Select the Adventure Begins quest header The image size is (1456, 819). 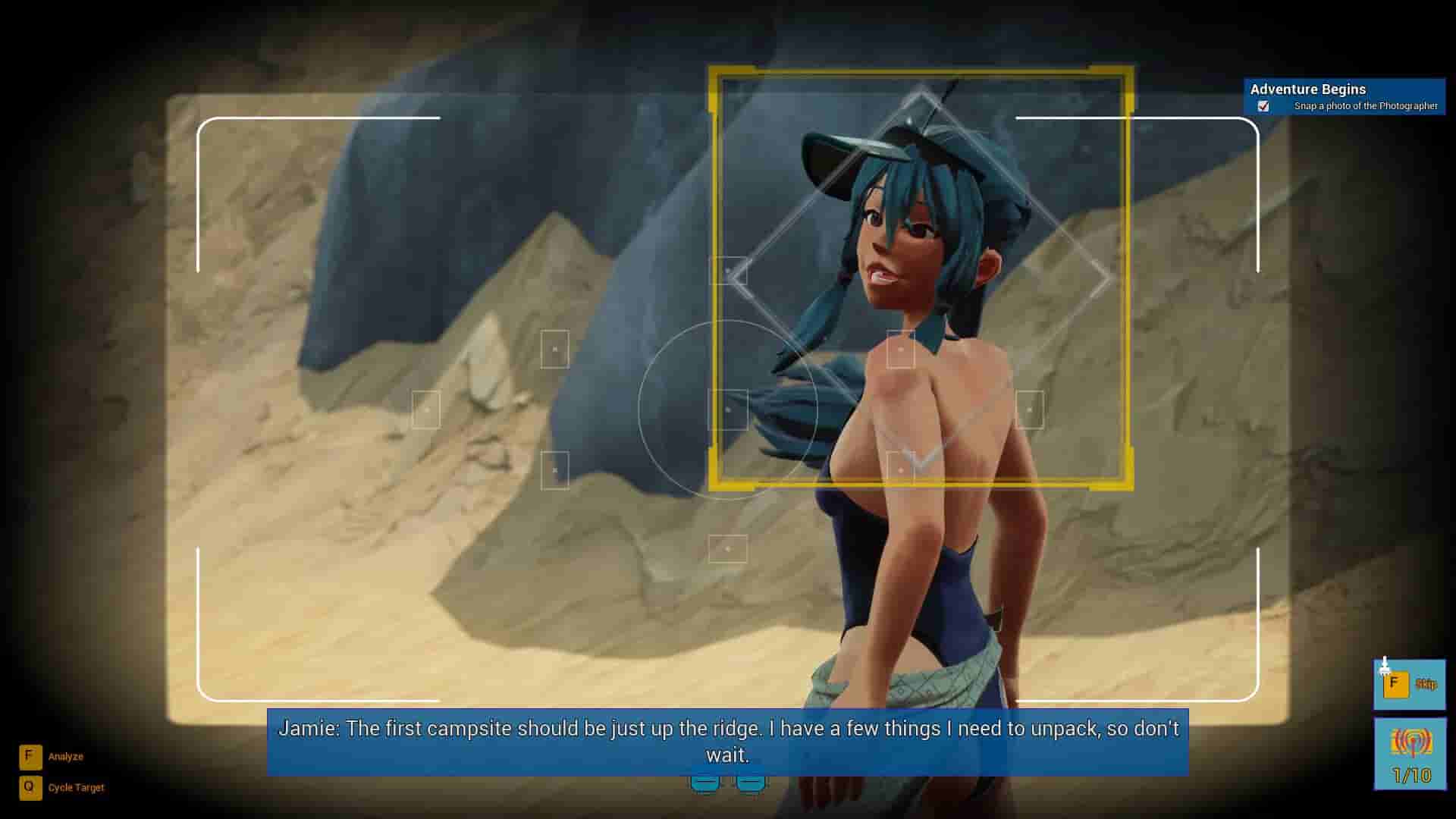[x=1308, y=89]
